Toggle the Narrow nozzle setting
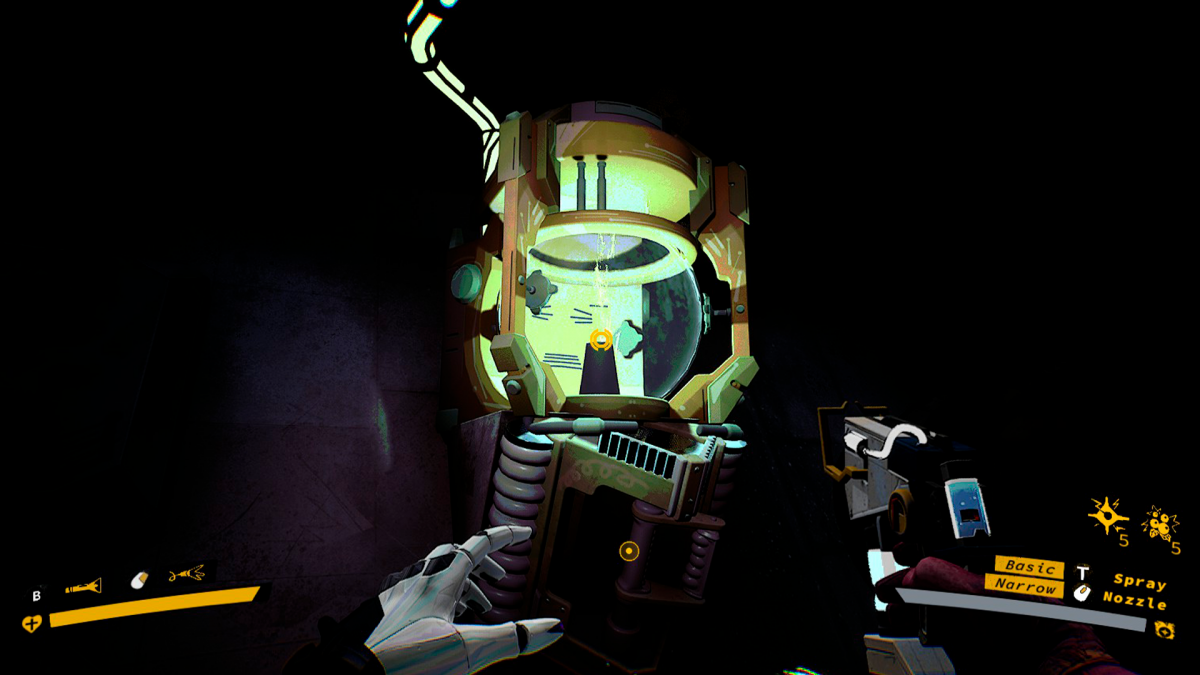The image size is (1200, 675). coord(1025,586)
